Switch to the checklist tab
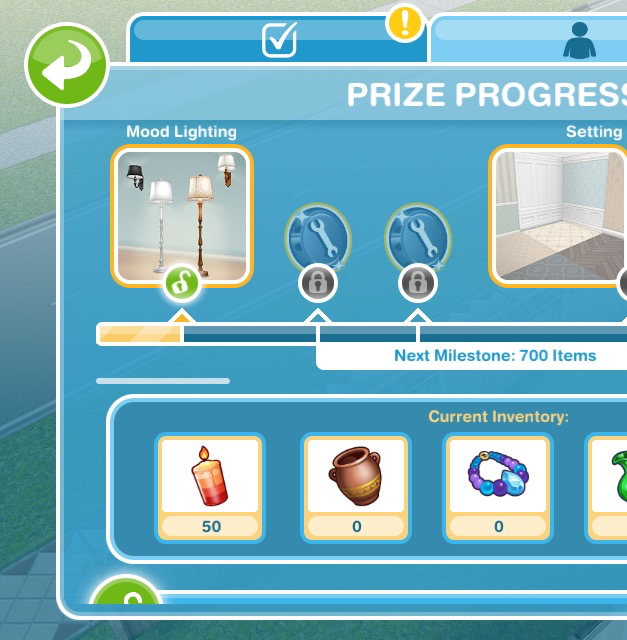The width and height of the screenshot is (627, 640). click(278, 40)
